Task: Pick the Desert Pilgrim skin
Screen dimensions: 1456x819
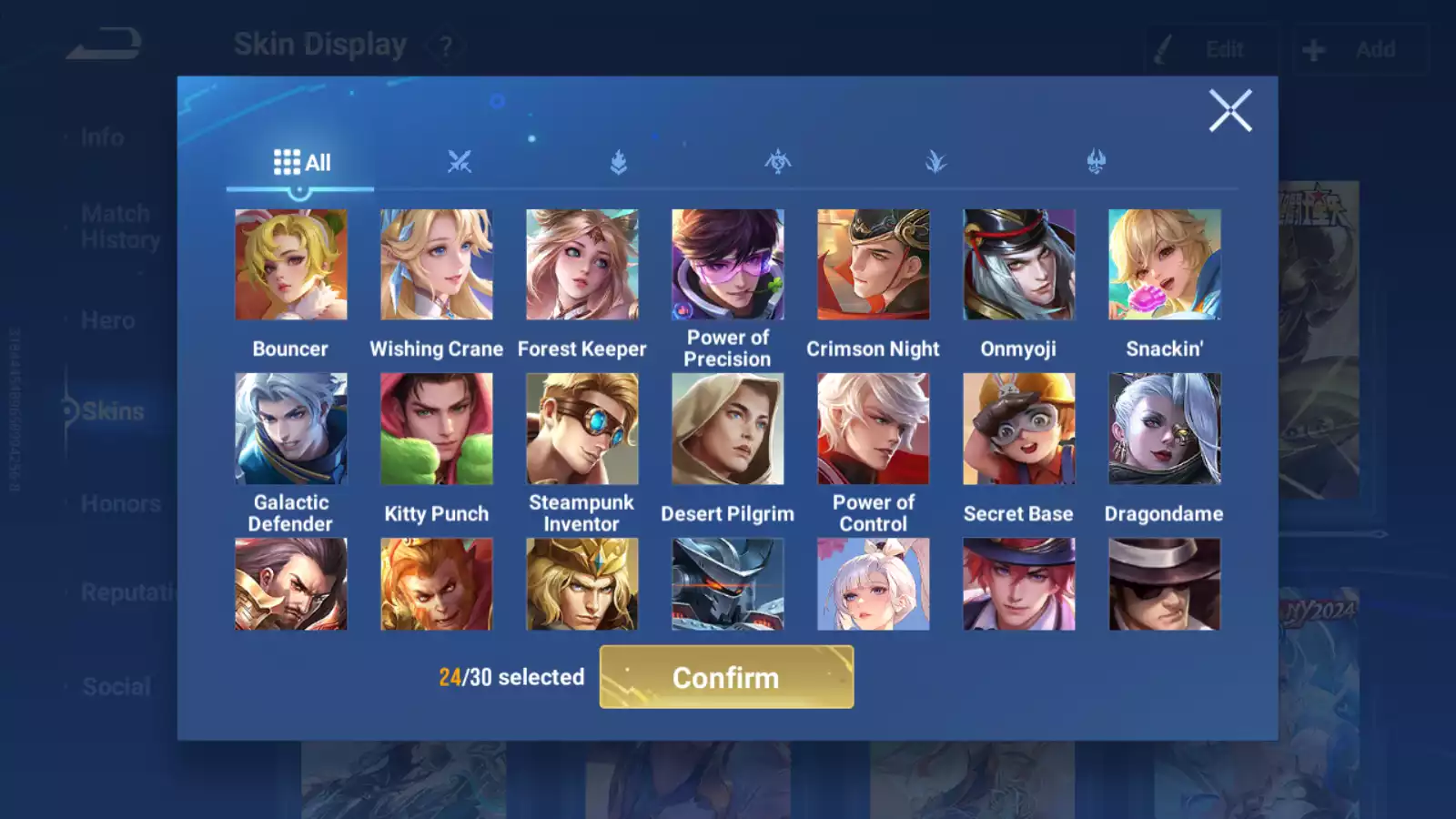Action: click(727, 429)
